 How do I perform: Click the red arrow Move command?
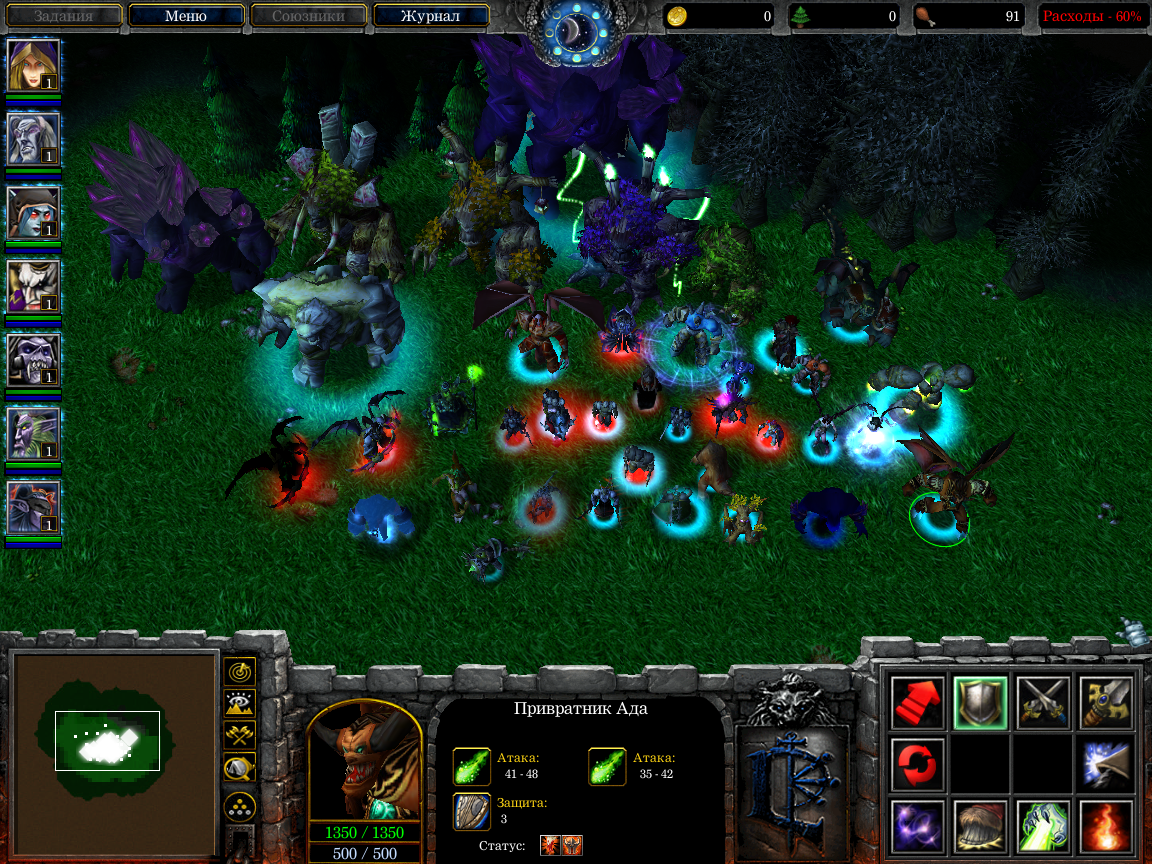click(x=917, y=702)
